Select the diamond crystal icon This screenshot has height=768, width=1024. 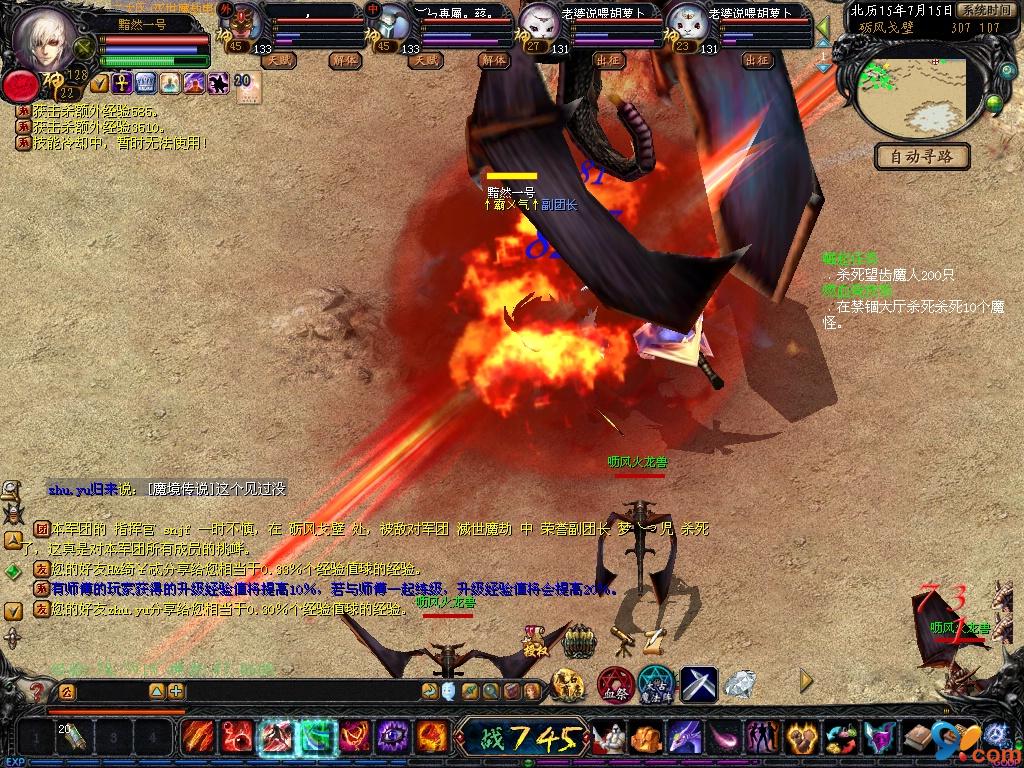pyautogui.click(x=740, y=683)
